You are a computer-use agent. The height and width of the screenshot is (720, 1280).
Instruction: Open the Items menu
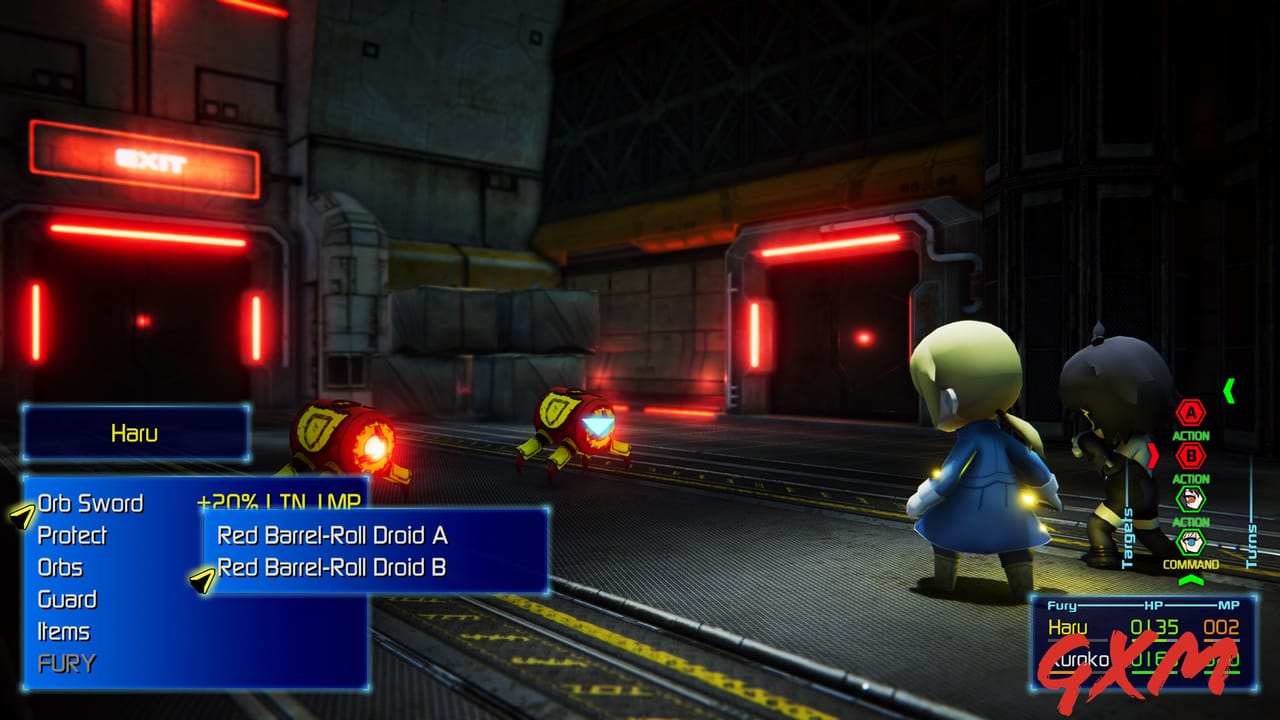[x=63, y=631]
